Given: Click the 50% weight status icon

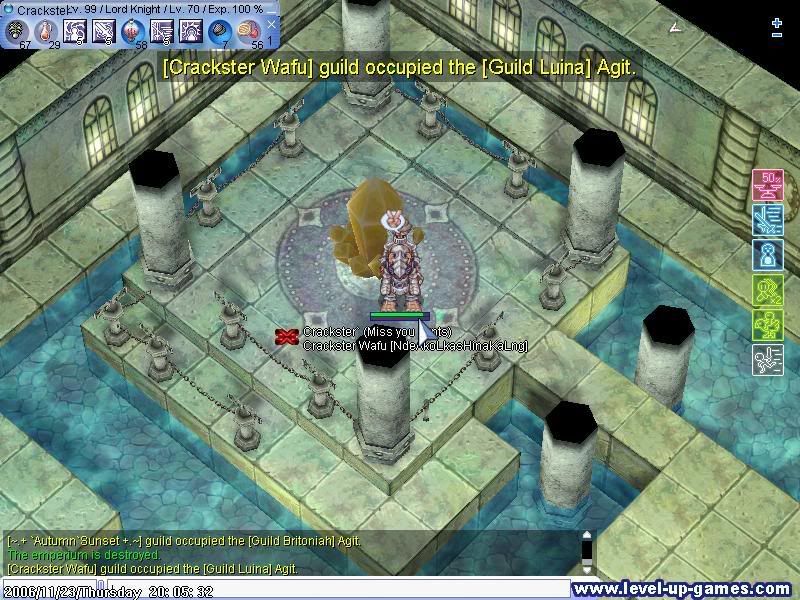Looking at the screenshot, I should pyautogui.click(x=767, y=184).
